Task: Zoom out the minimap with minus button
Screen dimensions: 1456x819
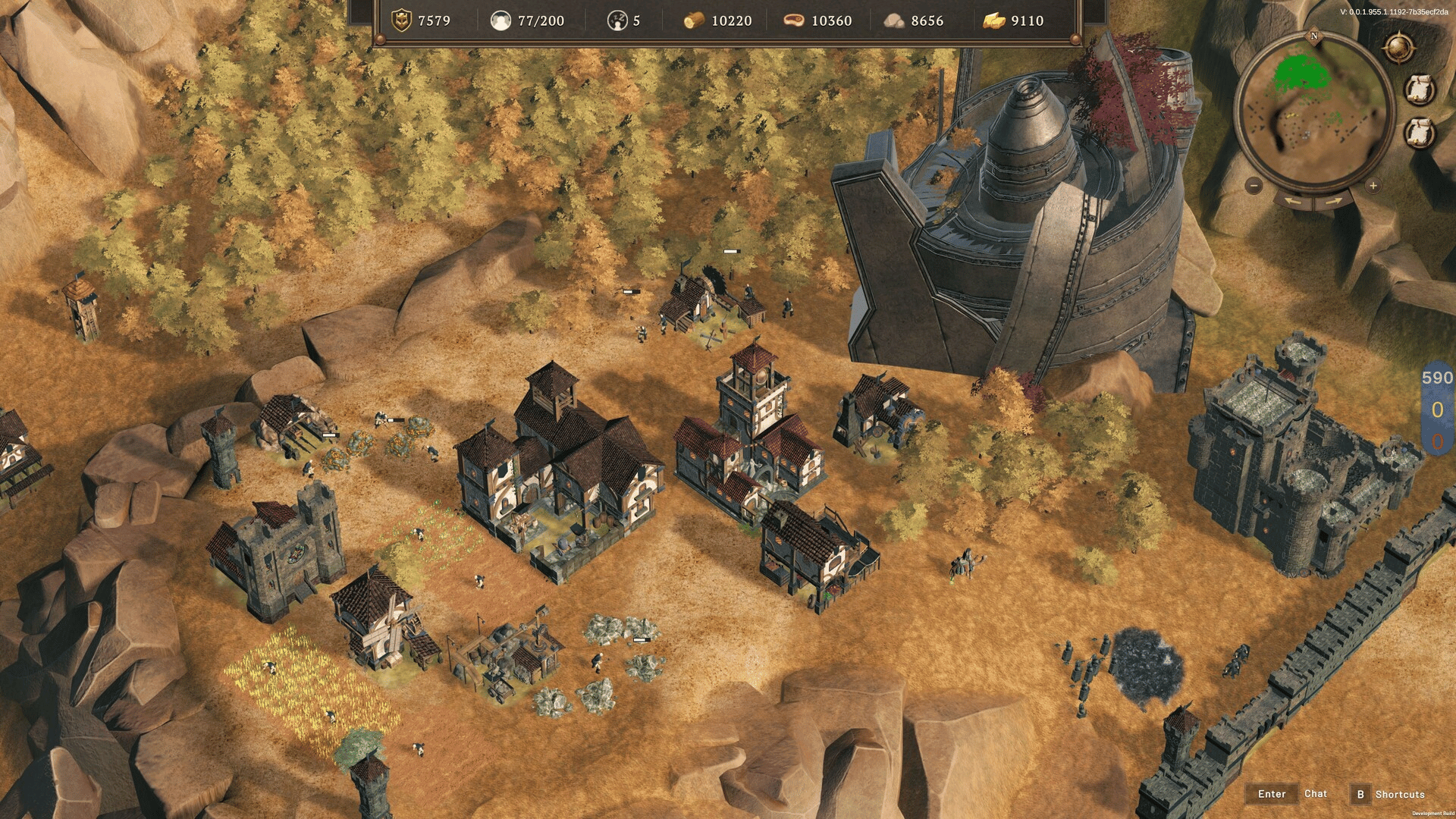Action: [x=1254, y=185]
